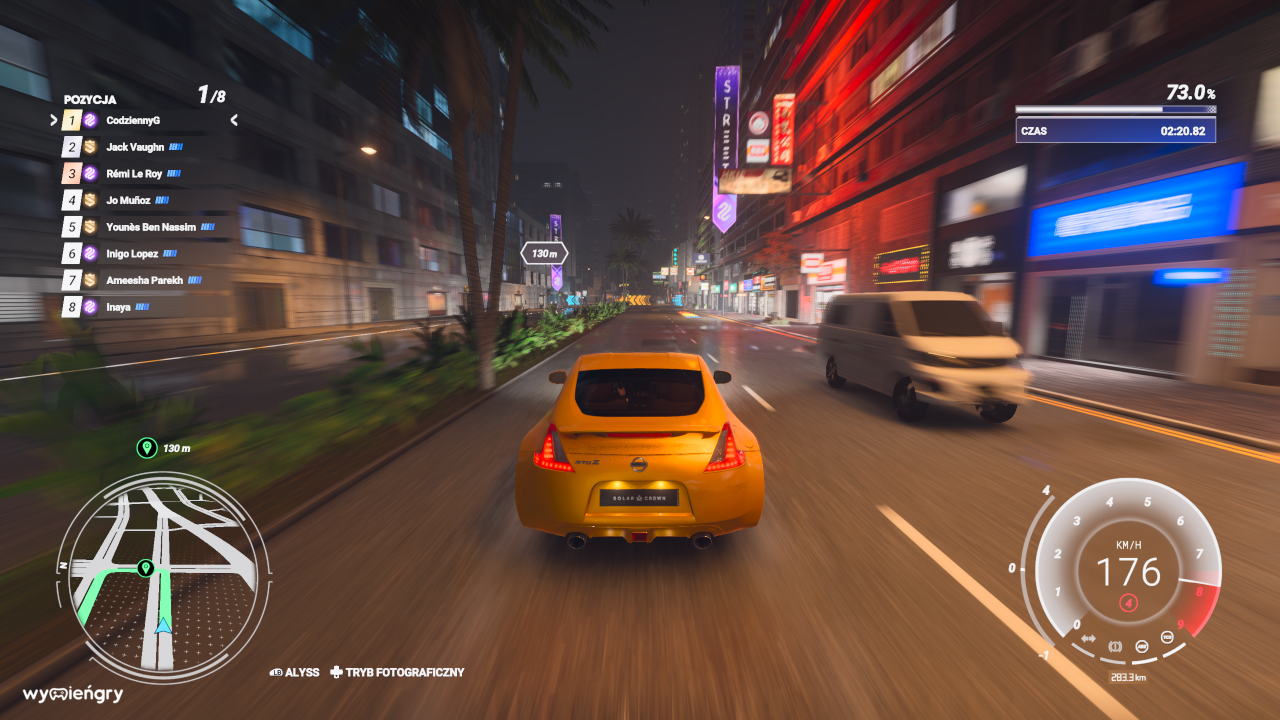Select Younès Ben Nassim's row
This screenshot has width=1280, height=720.
point(150,227)
